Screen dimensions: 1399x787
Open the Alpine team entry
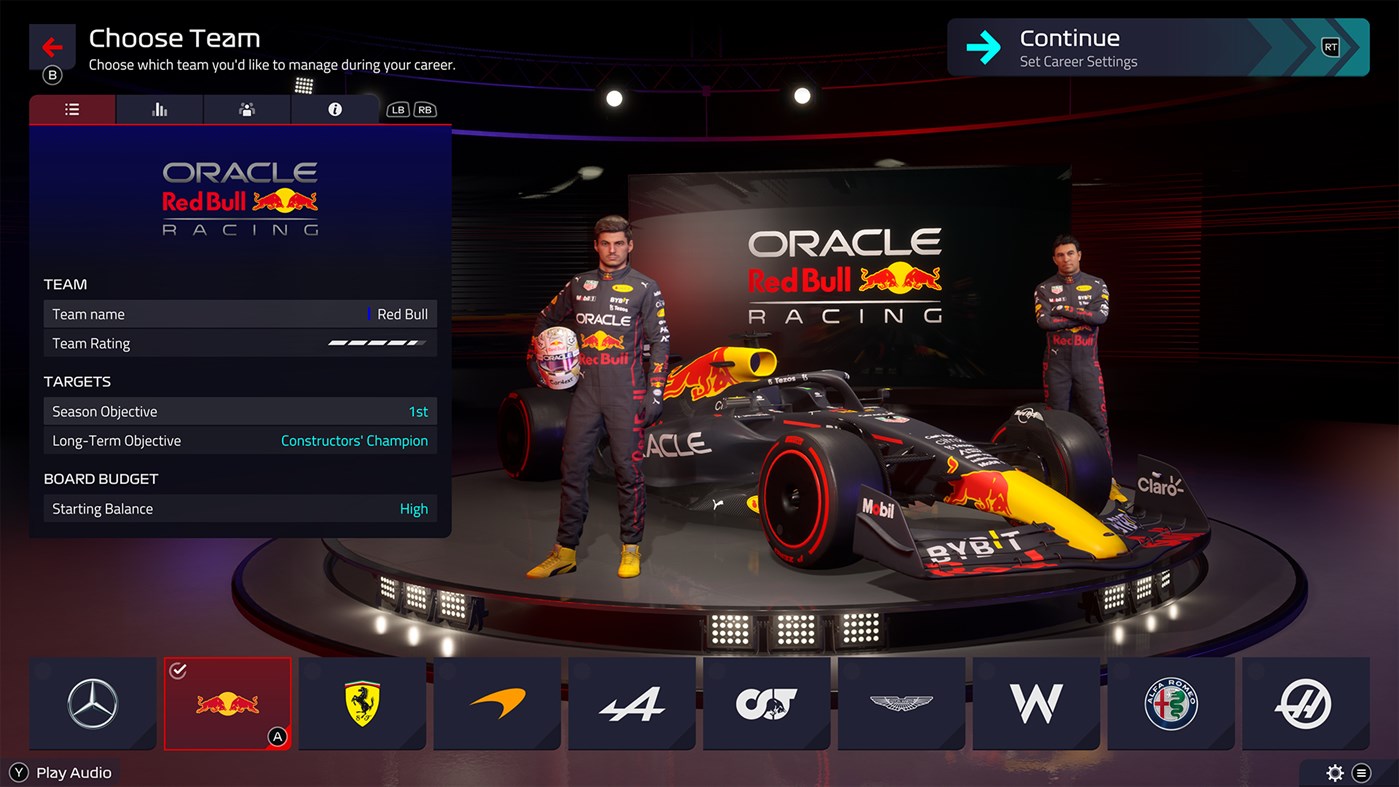point(632,703)
